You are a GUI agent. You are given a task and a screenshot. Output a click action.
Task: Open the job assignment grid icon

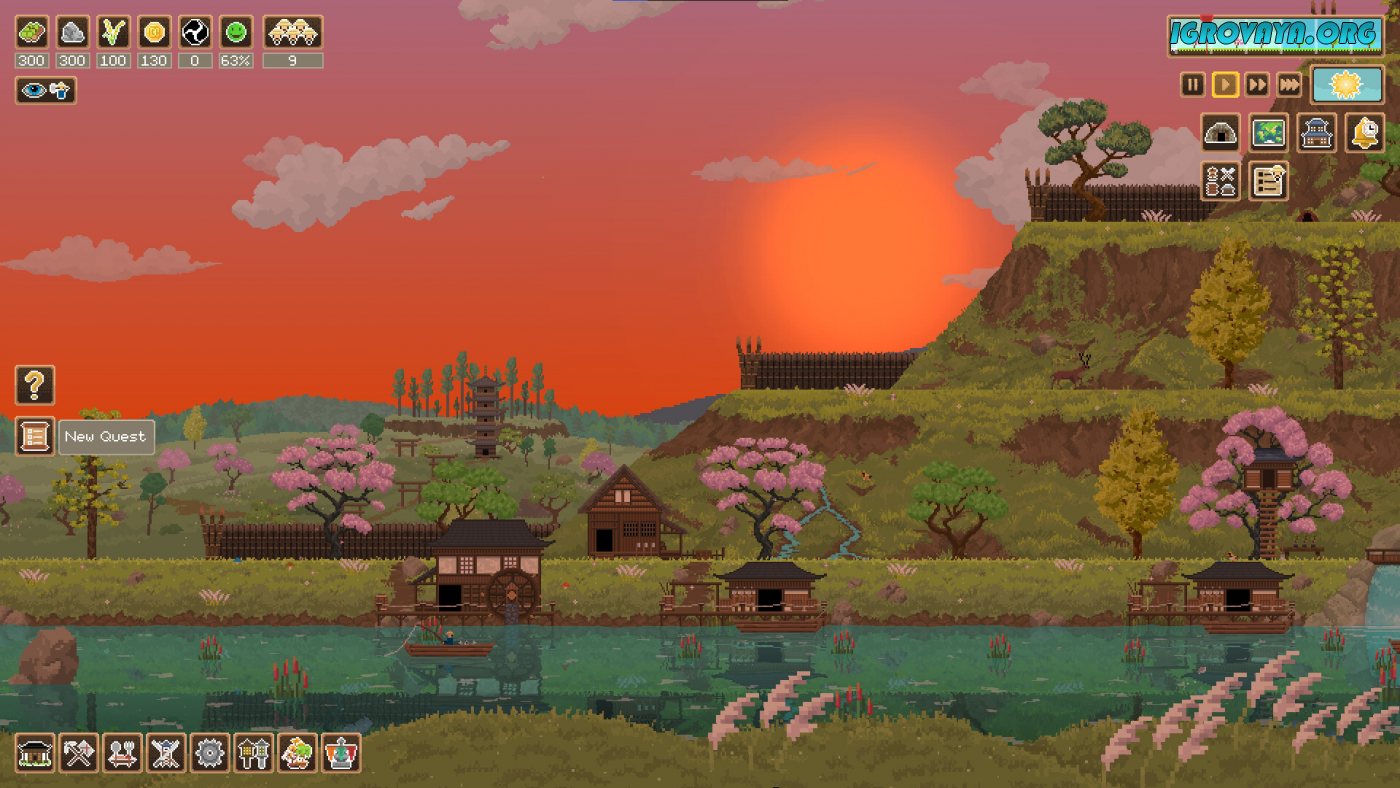(x=1220, y=181)
